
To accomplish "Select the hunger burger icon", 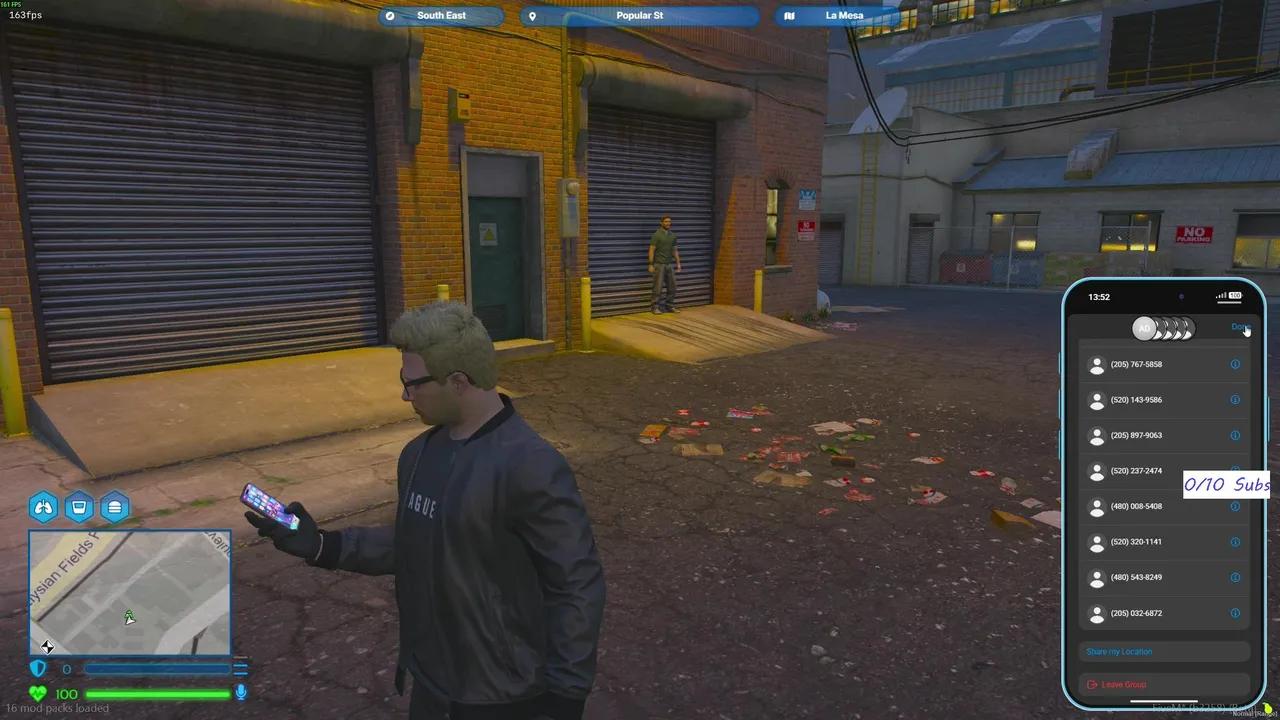I will click(x=115, y=507).
